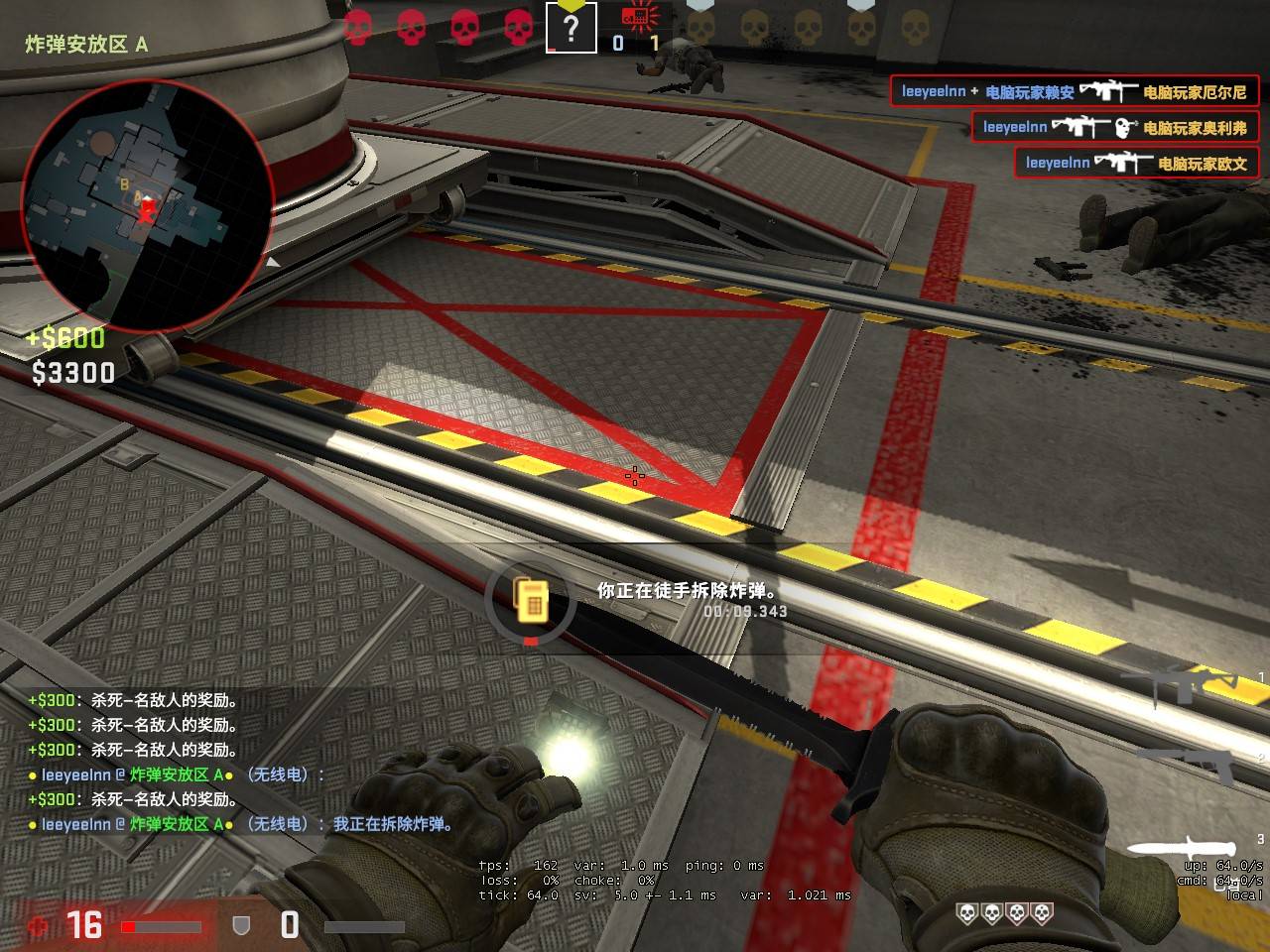Click a red skull indicating a living terrorist

(x=357, y=27)
